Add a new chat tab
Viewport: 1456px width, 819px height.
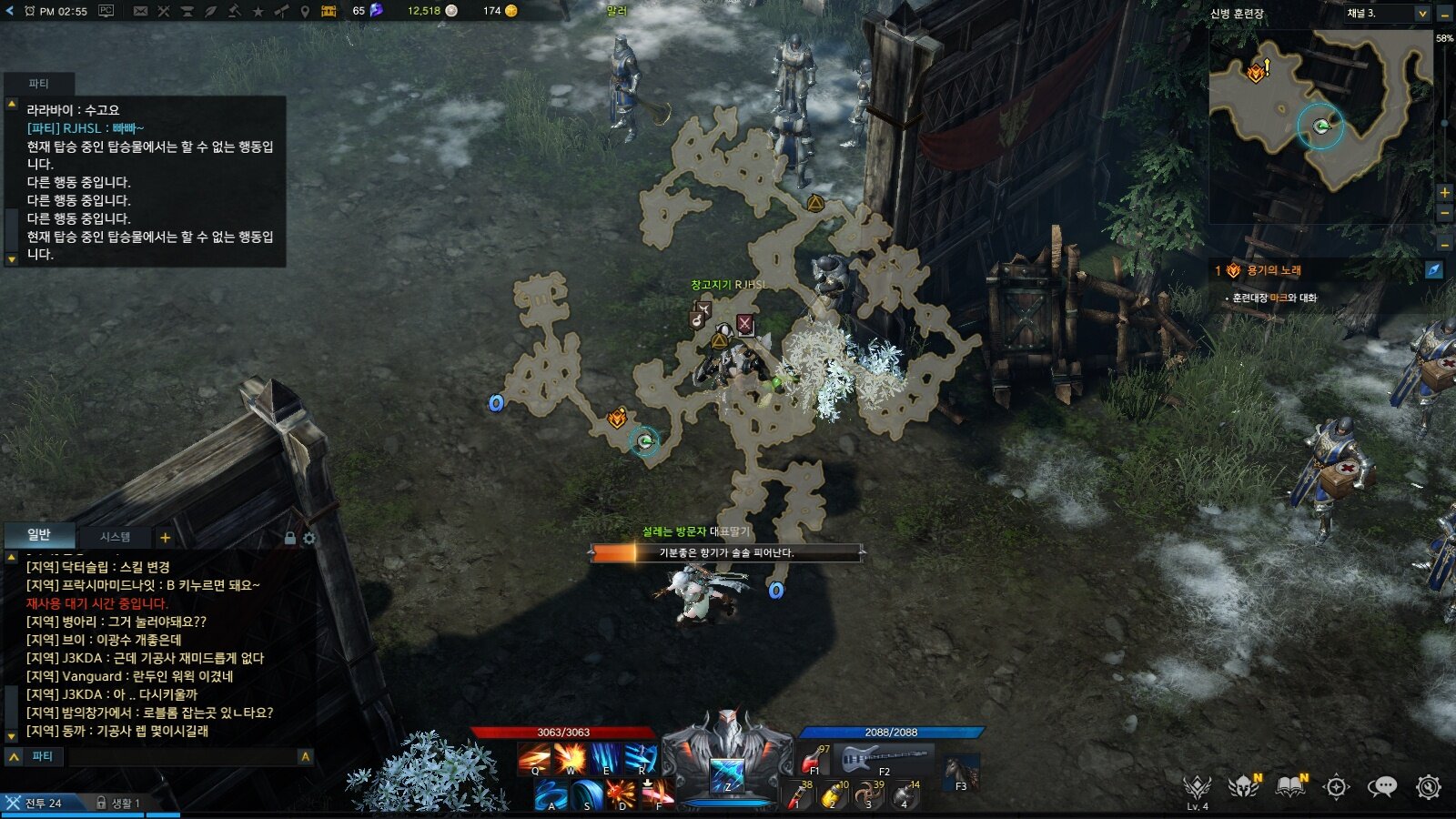165,538
